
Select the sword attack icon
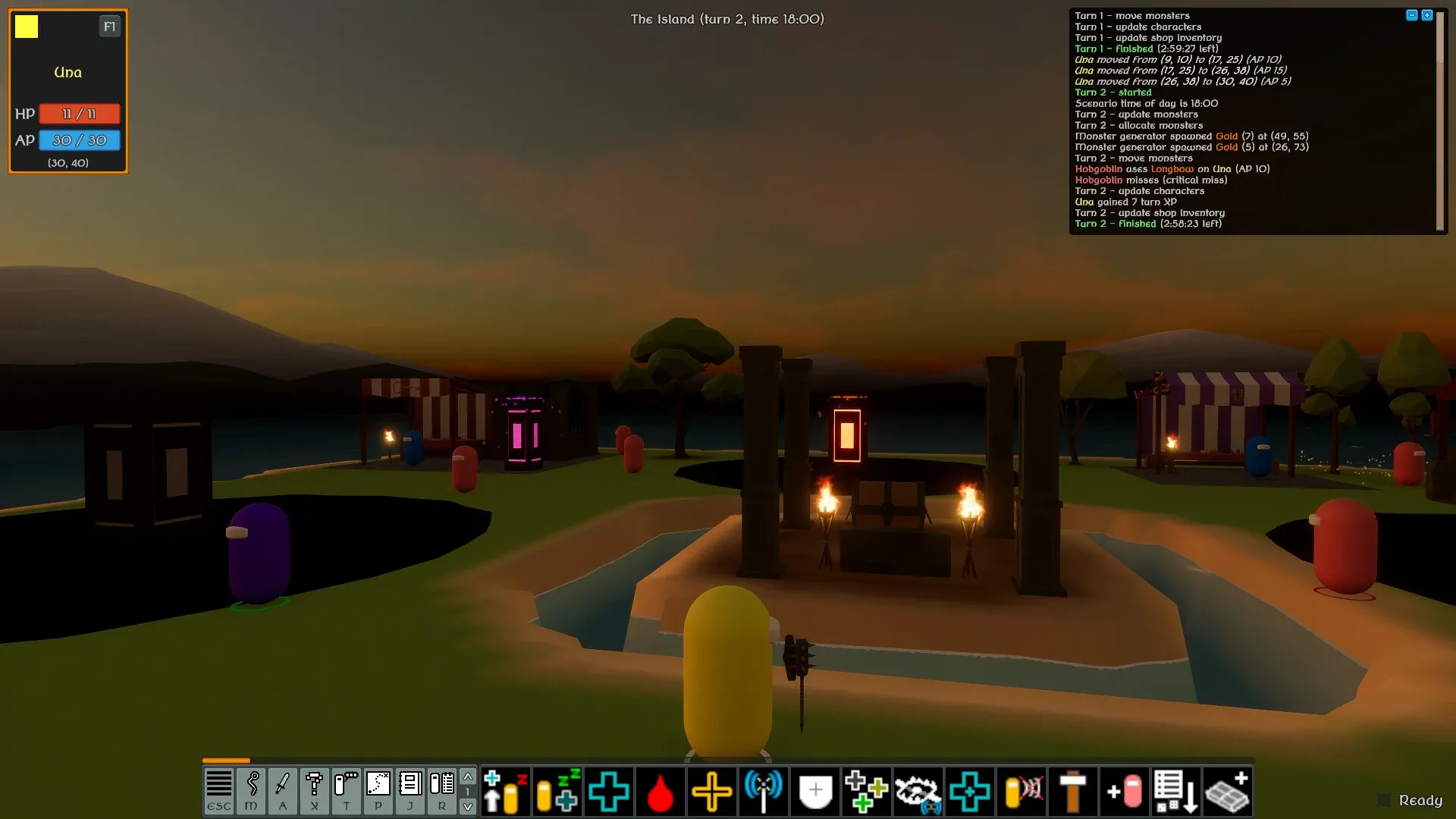282,792
